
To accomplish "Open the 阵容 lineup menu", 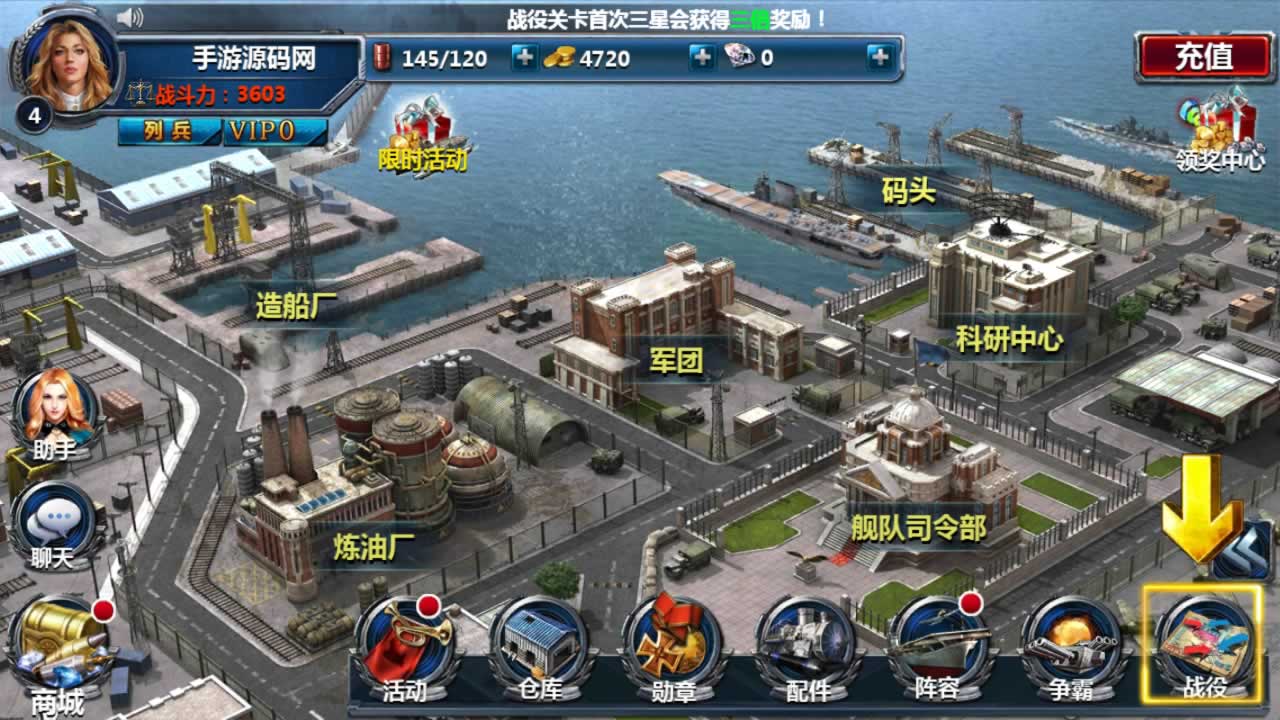I will [x=937, y=645].
